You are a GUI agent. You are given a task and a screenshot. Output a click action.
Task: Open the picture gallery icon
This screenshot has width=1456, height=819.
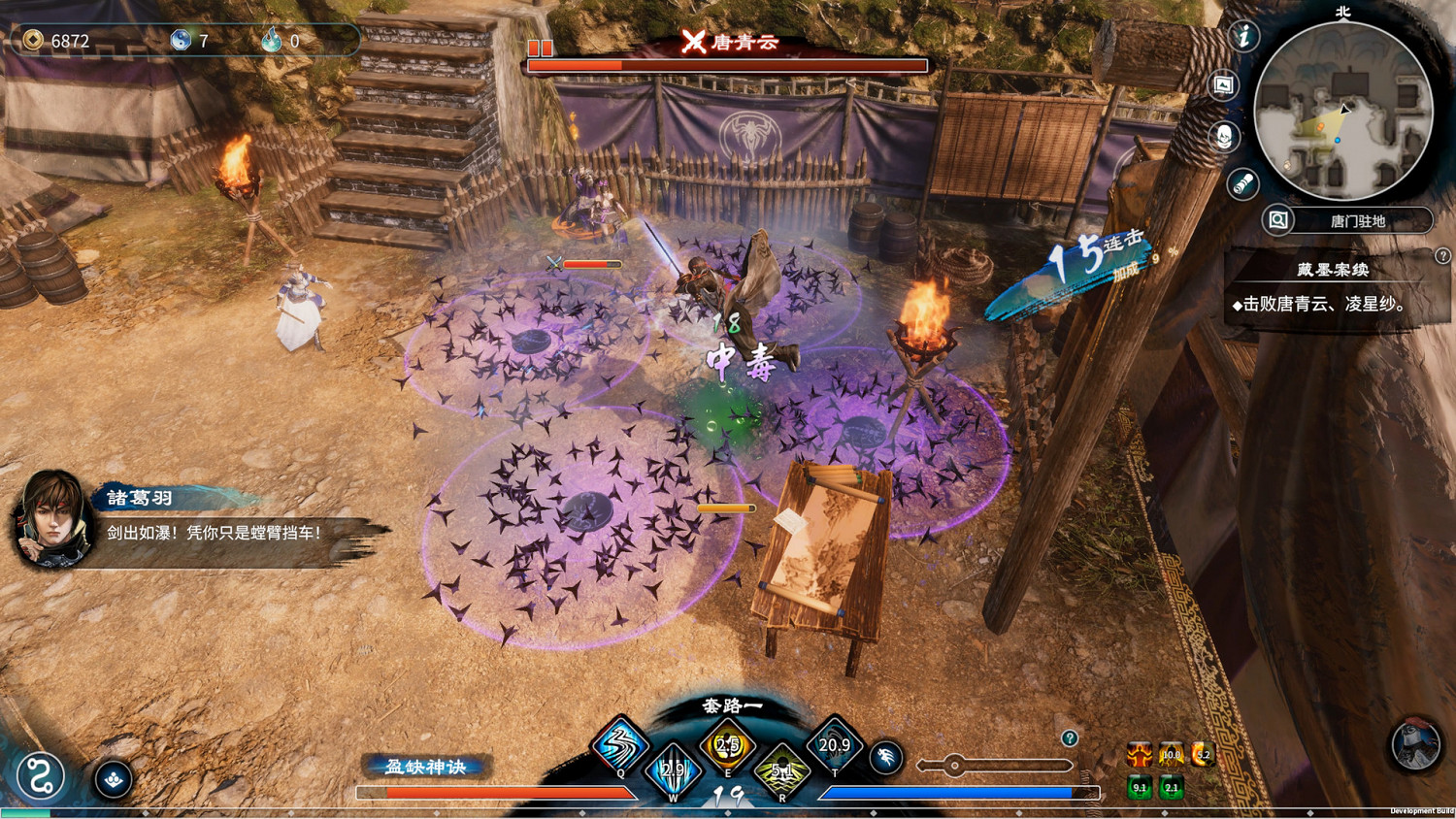(x=1224, y=85)
